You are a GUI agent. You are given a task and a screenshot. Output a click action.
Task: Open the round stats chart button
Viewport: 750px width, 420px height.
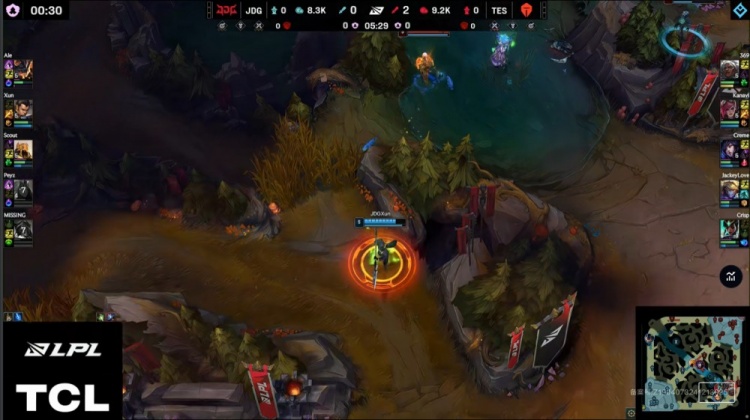(729, 277)
